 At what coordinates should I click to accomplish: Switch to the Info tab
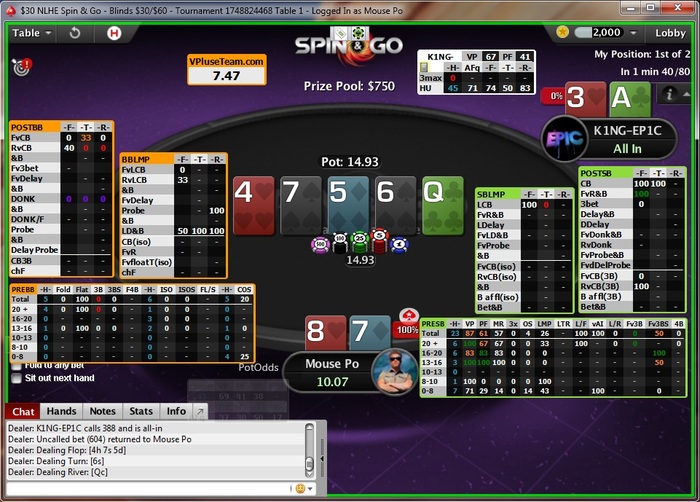pyautogui.click(x=175, y=411)
